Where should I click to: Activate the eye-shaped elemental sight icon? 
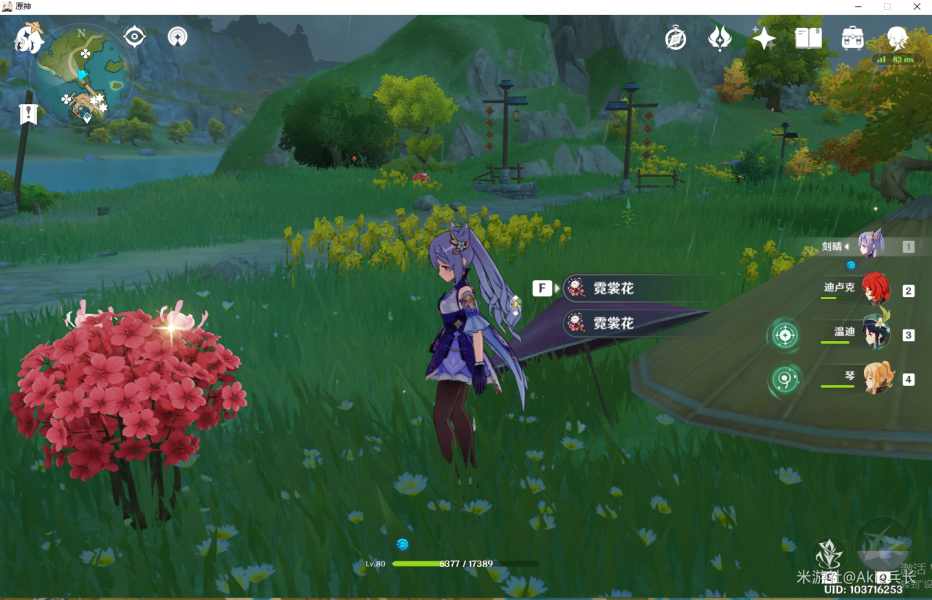coord(134,38)
